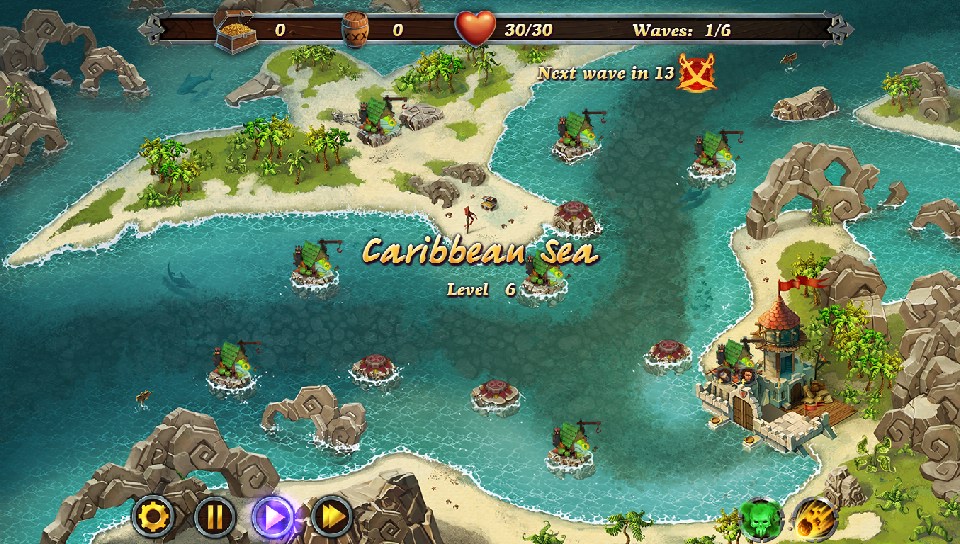Set normal speed with the play button
The width and height of the screenshot is (960, 544).
273,517
